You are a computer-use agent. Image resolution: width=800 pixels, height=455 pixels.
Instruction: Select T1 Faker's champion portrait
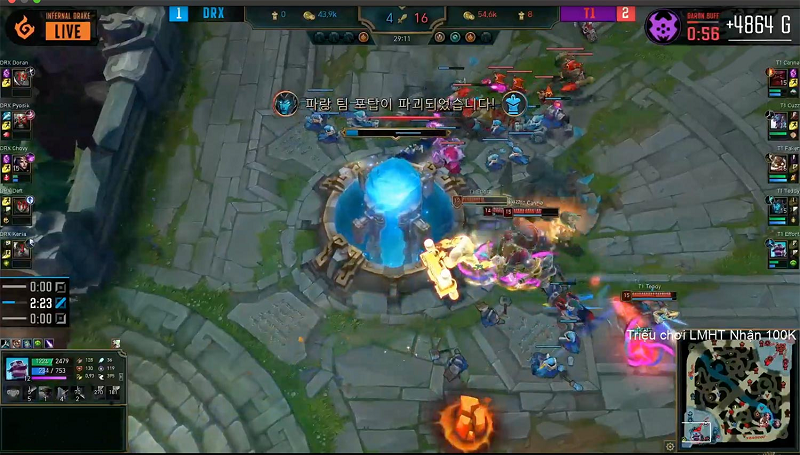coord(779,165)
